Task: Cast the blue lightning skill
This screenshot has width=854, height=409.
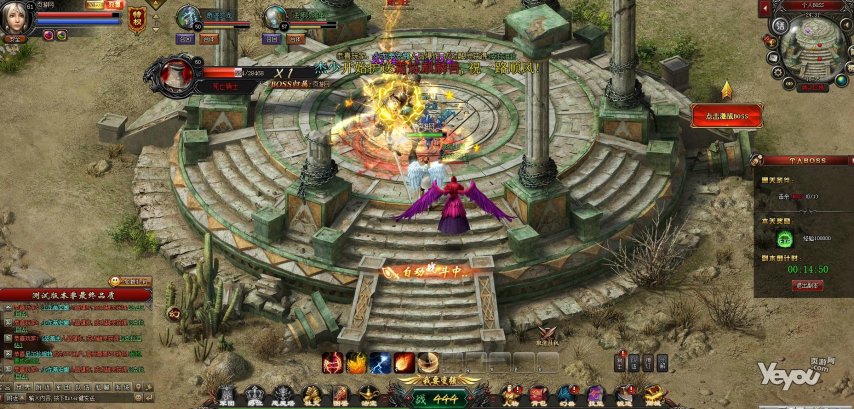Action: [x=380, y=362]
